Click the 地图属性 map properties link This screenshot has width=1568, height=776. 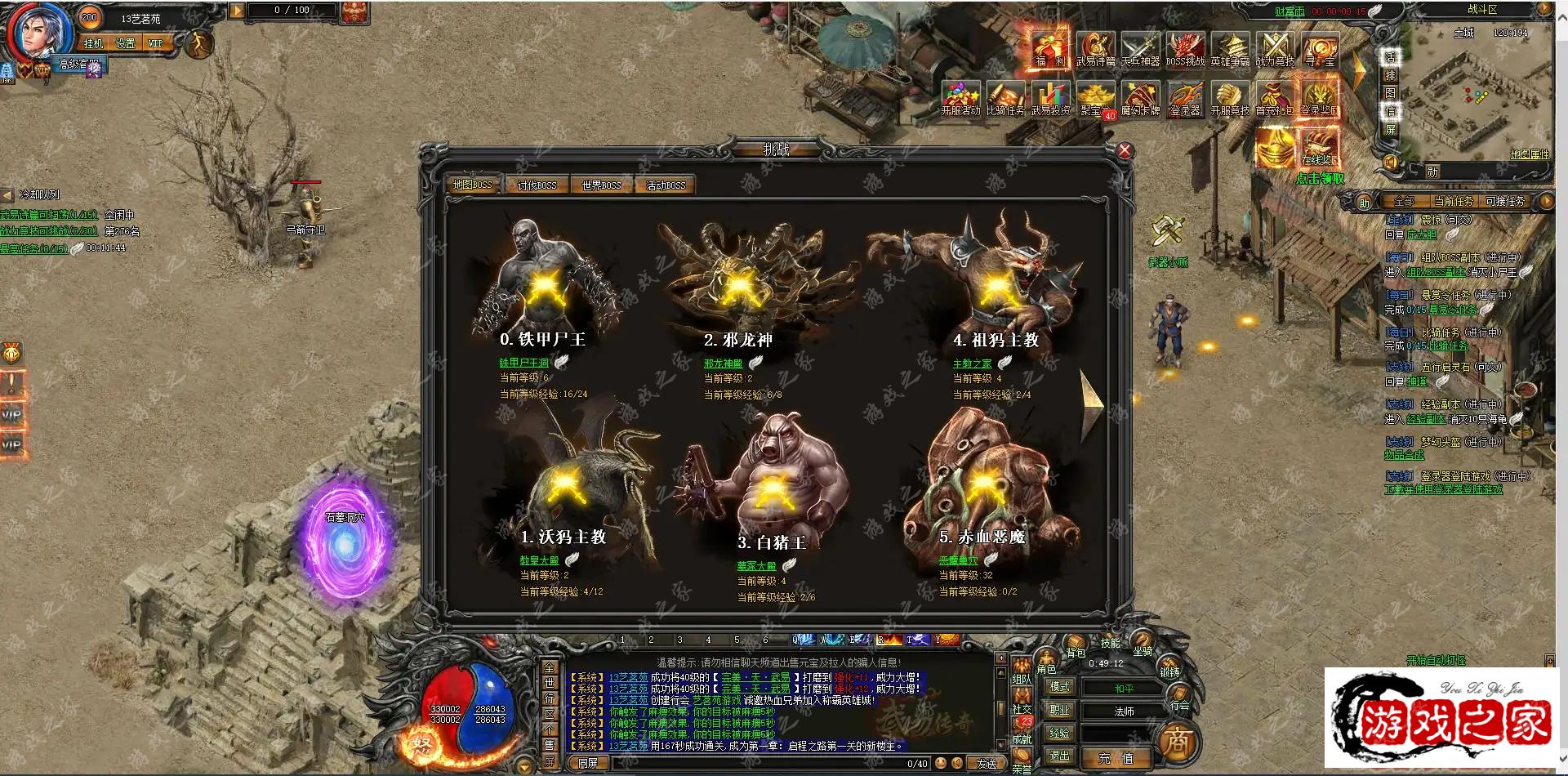pos(1529,154)
